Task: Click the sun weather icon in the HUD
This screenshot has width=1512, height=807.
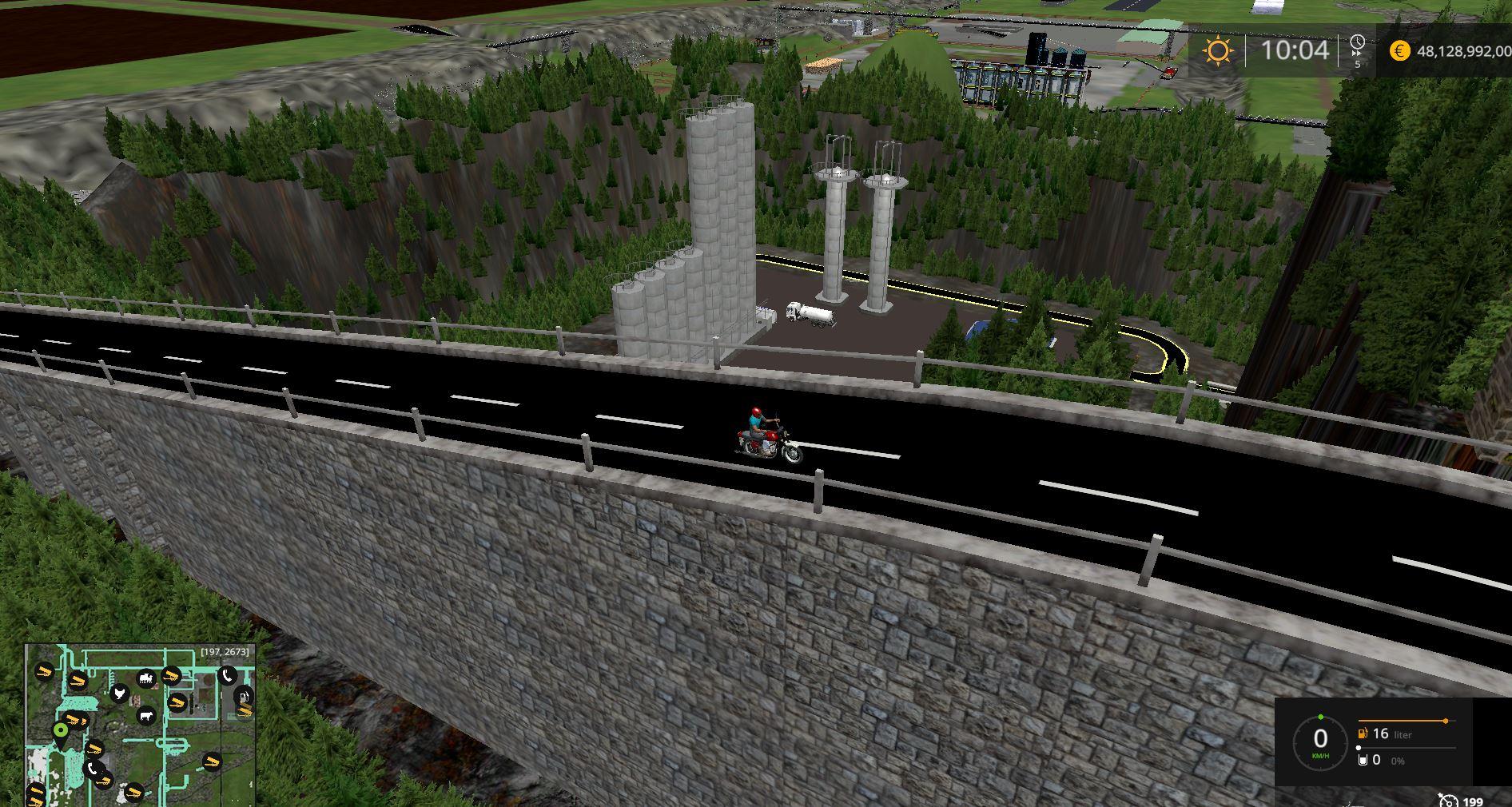Action: click(x=1217, y=50)
